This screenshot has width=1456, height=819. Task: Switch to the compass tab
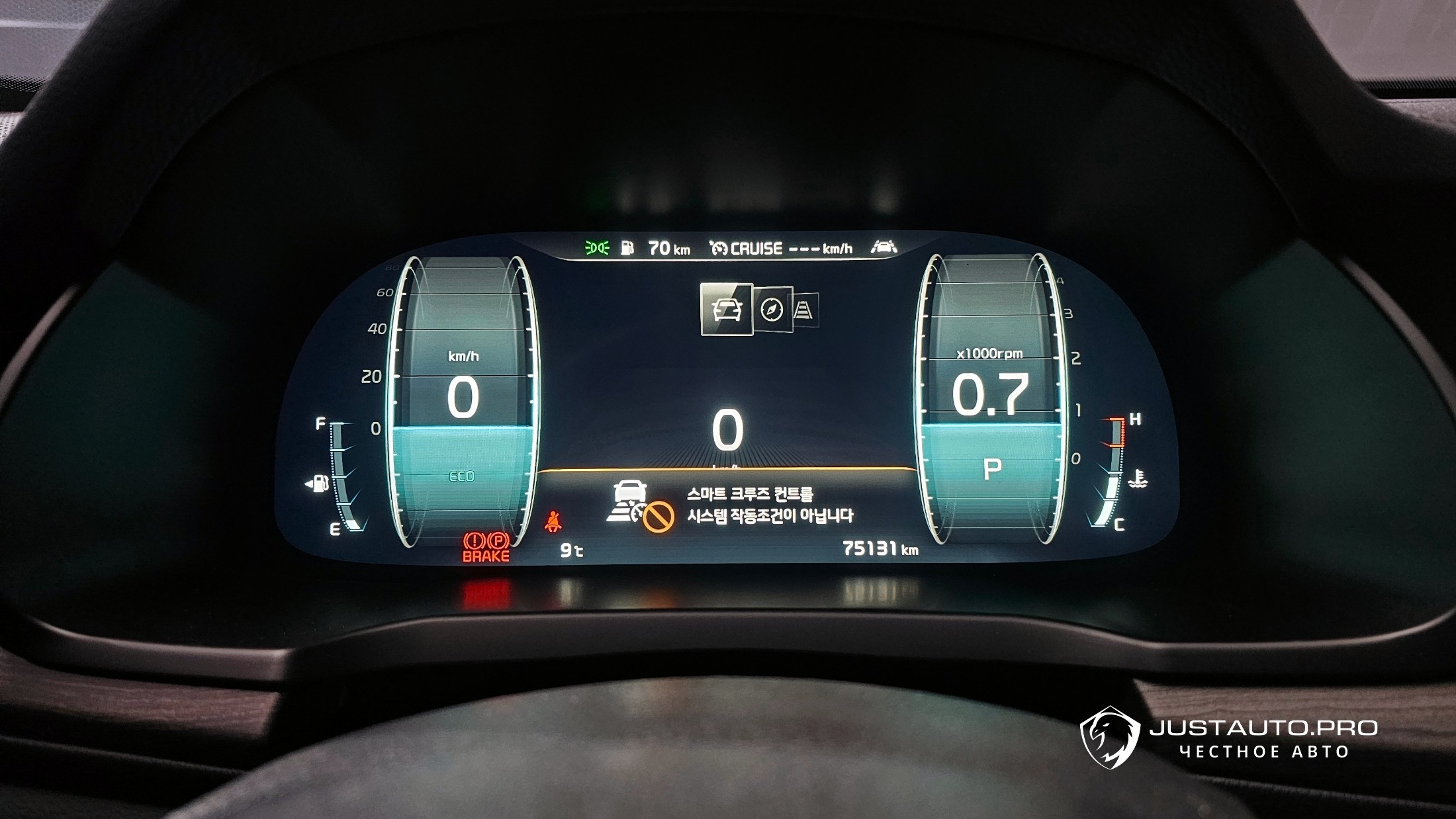coord(772,310)
